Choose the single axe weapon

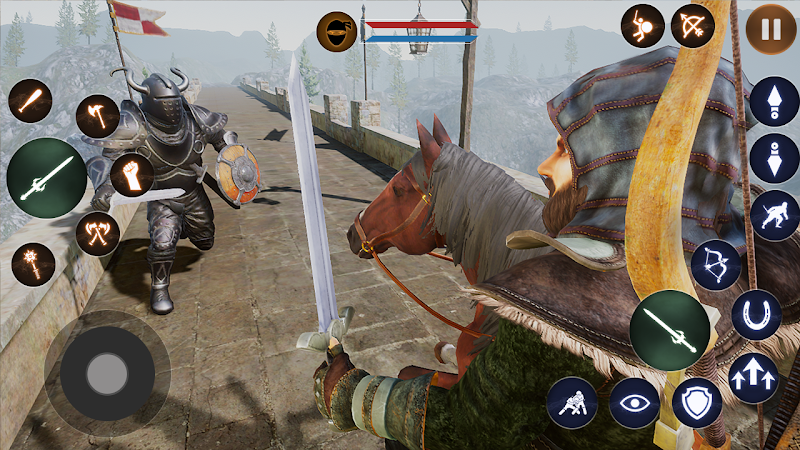97,116
